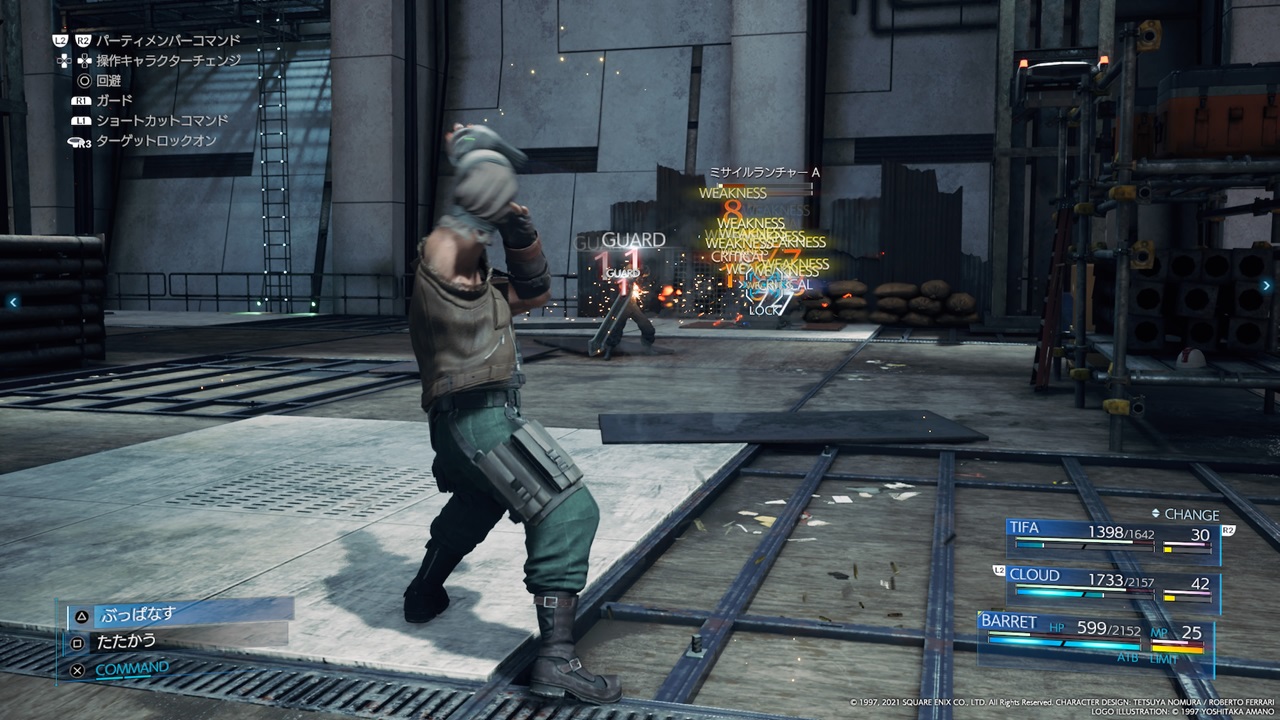Viewport: 1280px width, 720px height.
Task: Select the ミサイルランチャー A target label
Action: point(763,173)
